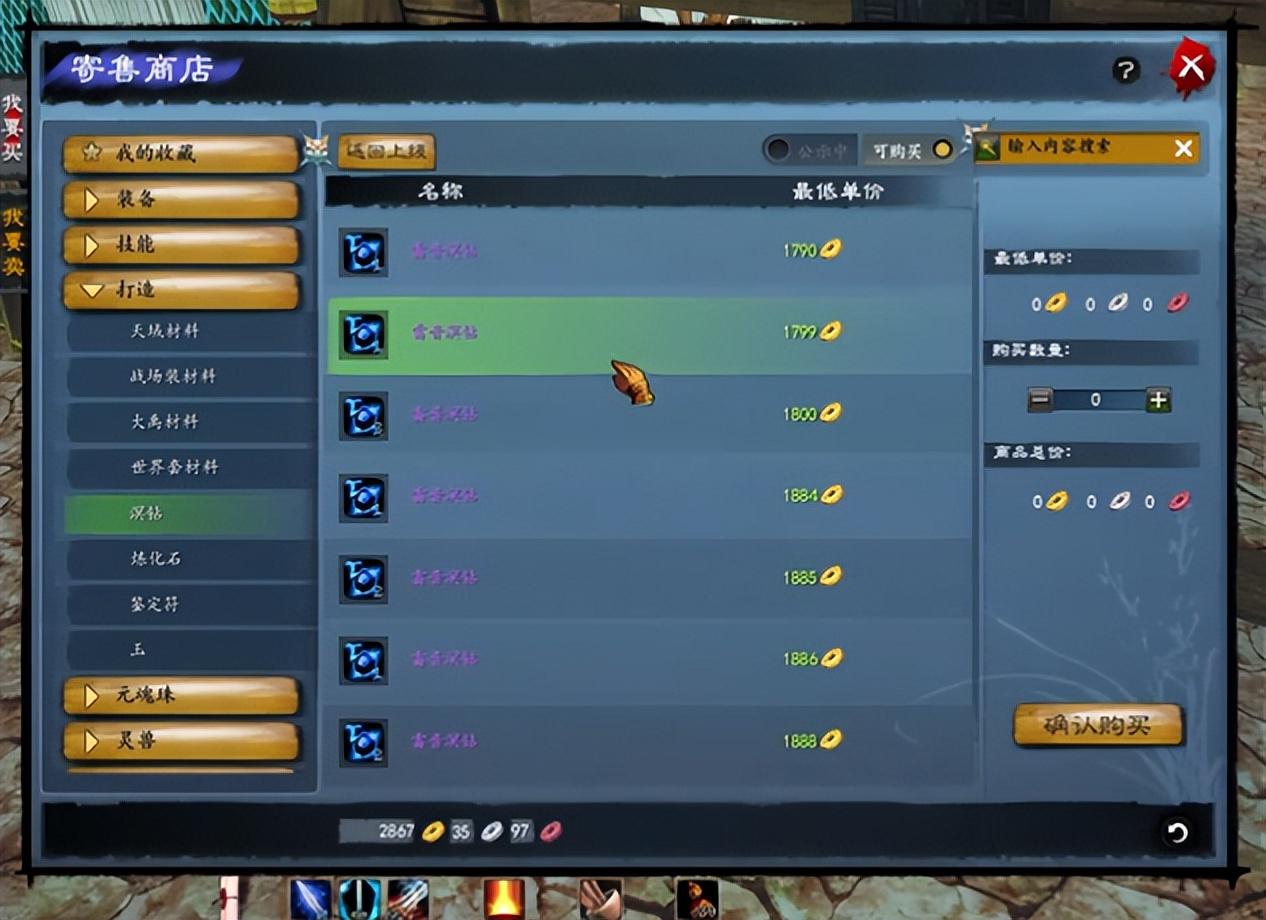The image size is (1266, 920).
Task: Focus the 输入内容搜索 search field
Action: tap(1075, 148)
